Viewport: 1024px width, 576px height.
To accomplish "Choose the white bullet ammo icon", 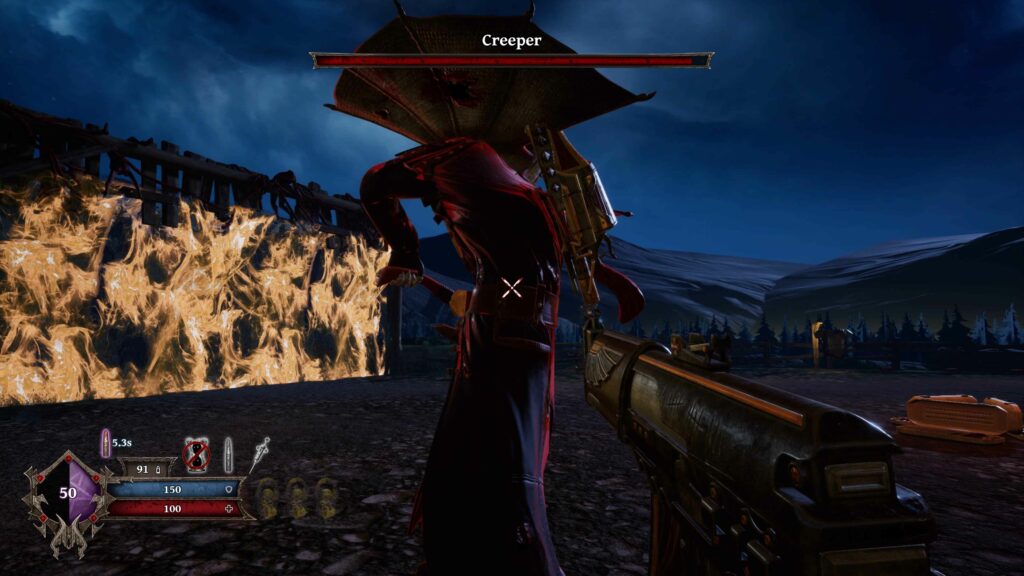I will (x=228, y=454).
